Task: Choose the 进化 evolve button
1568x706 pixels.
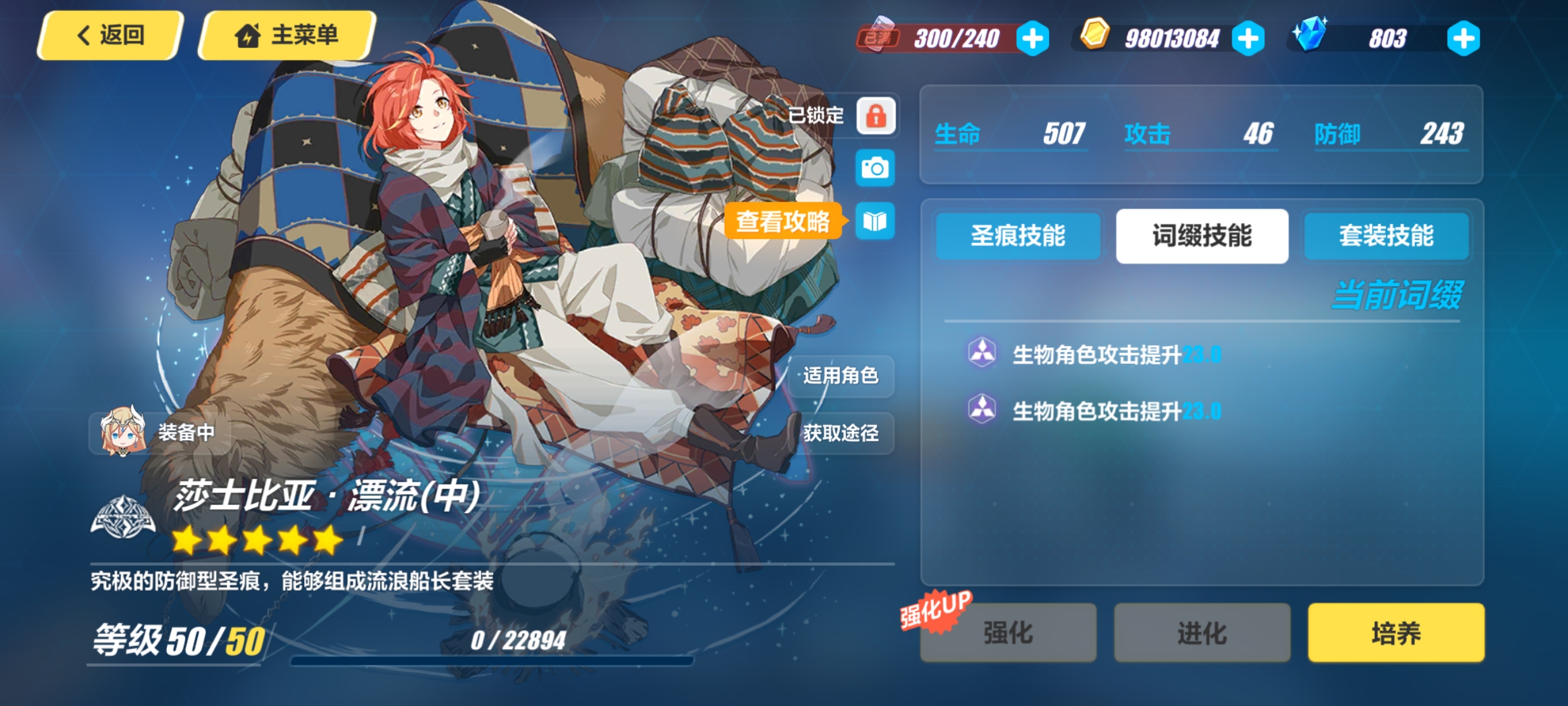Action: click(x=1202, y=633)
